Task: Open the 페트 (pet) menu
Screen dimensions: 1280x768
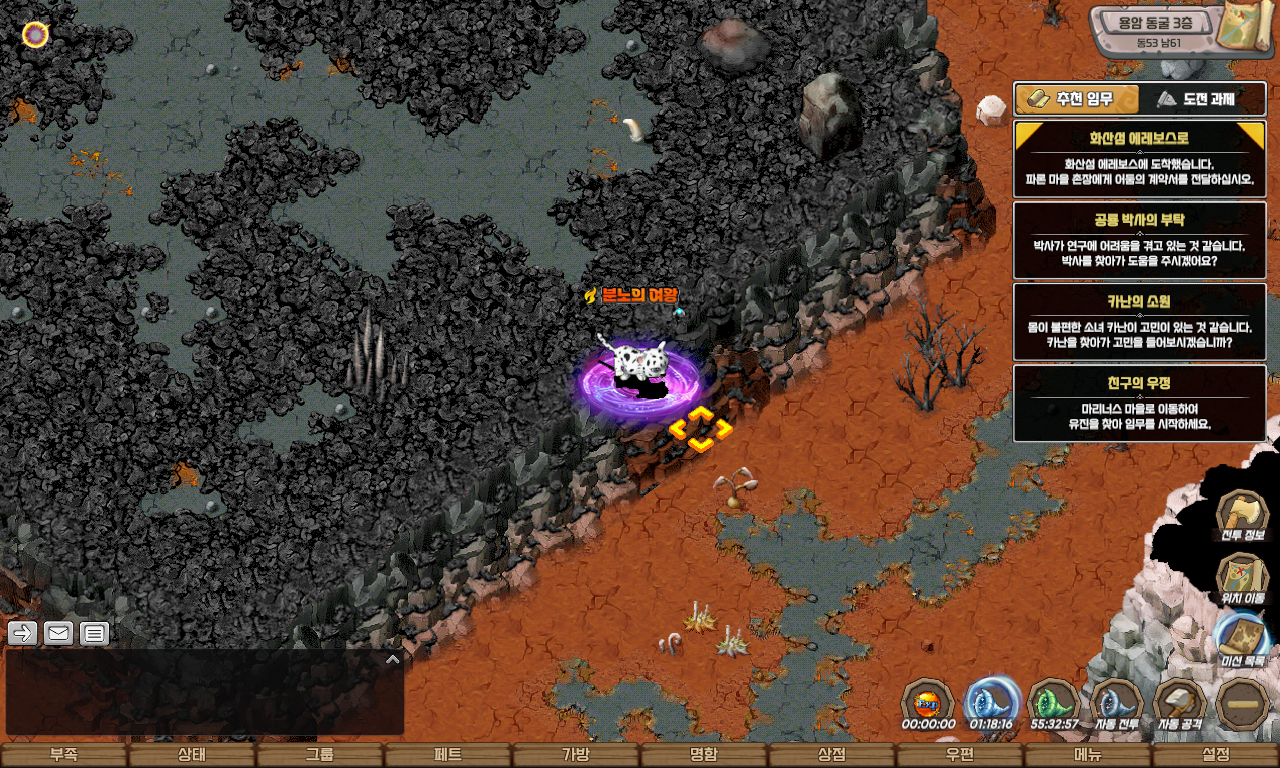Action: pos(447,755)
